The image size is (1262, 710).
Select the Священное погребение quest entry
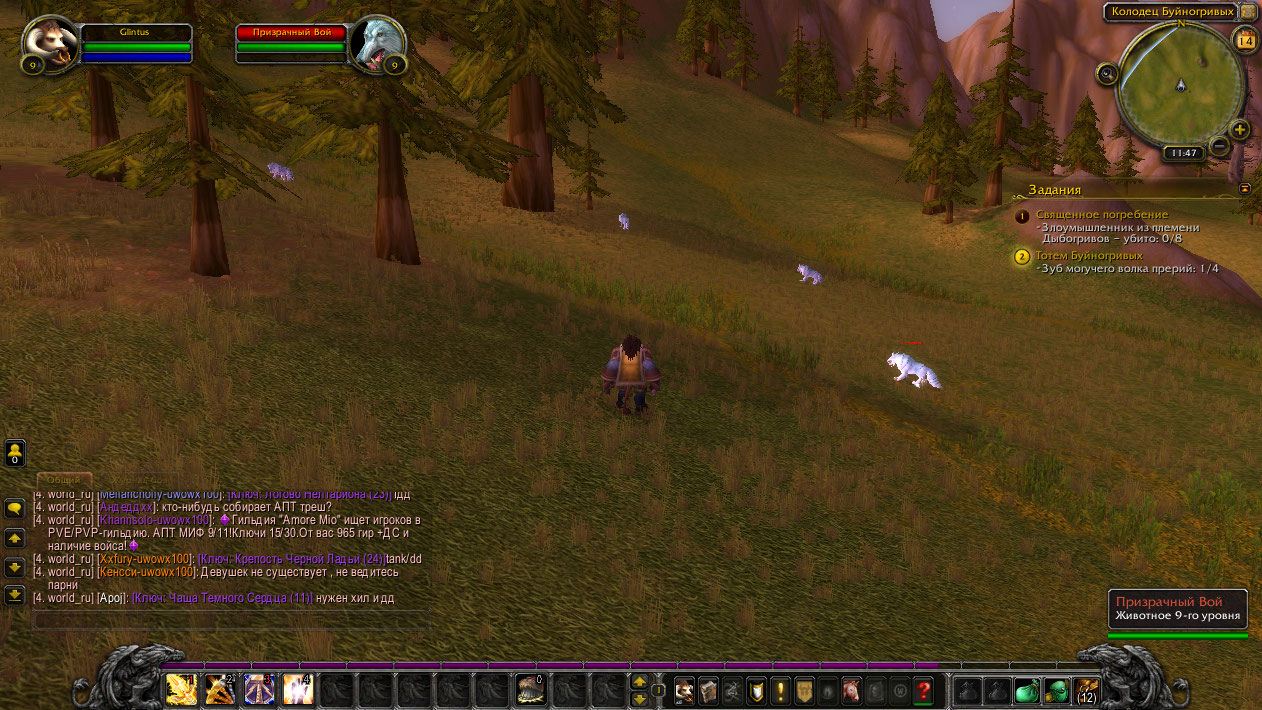pyautogui.click(x=1101, y=215)
